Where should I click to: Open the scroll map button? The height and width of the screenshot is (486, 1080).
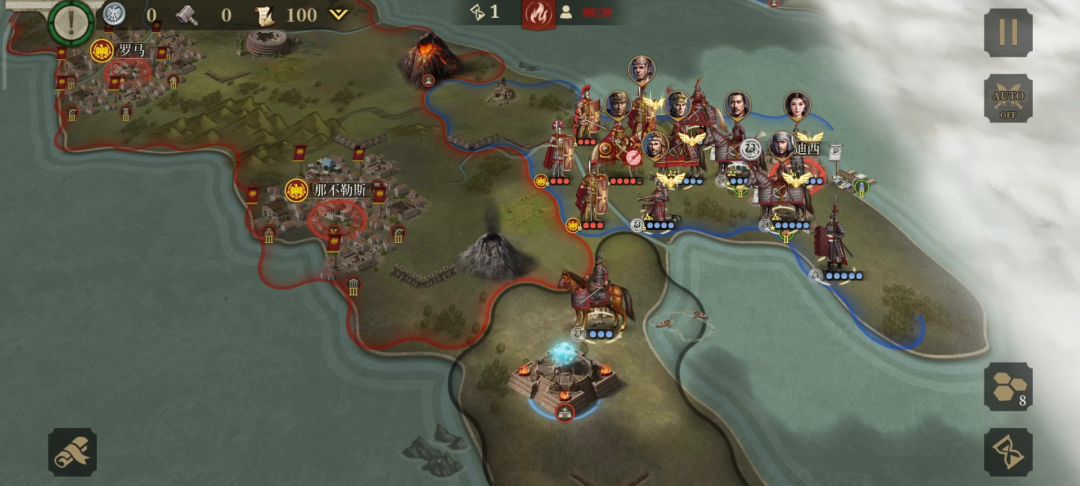[73, 452]
